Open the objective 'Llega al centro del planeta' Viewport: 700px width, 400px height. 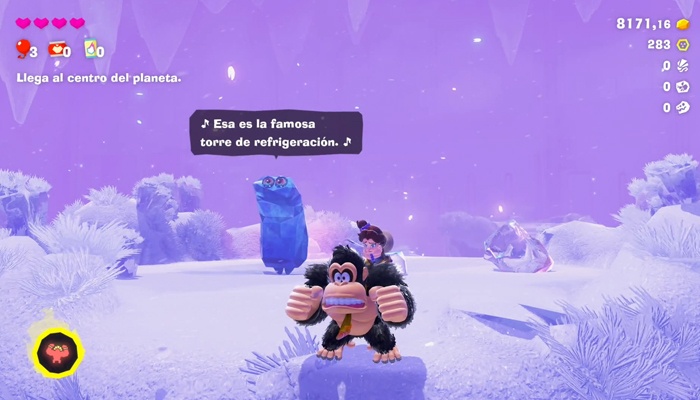[99, 77]
